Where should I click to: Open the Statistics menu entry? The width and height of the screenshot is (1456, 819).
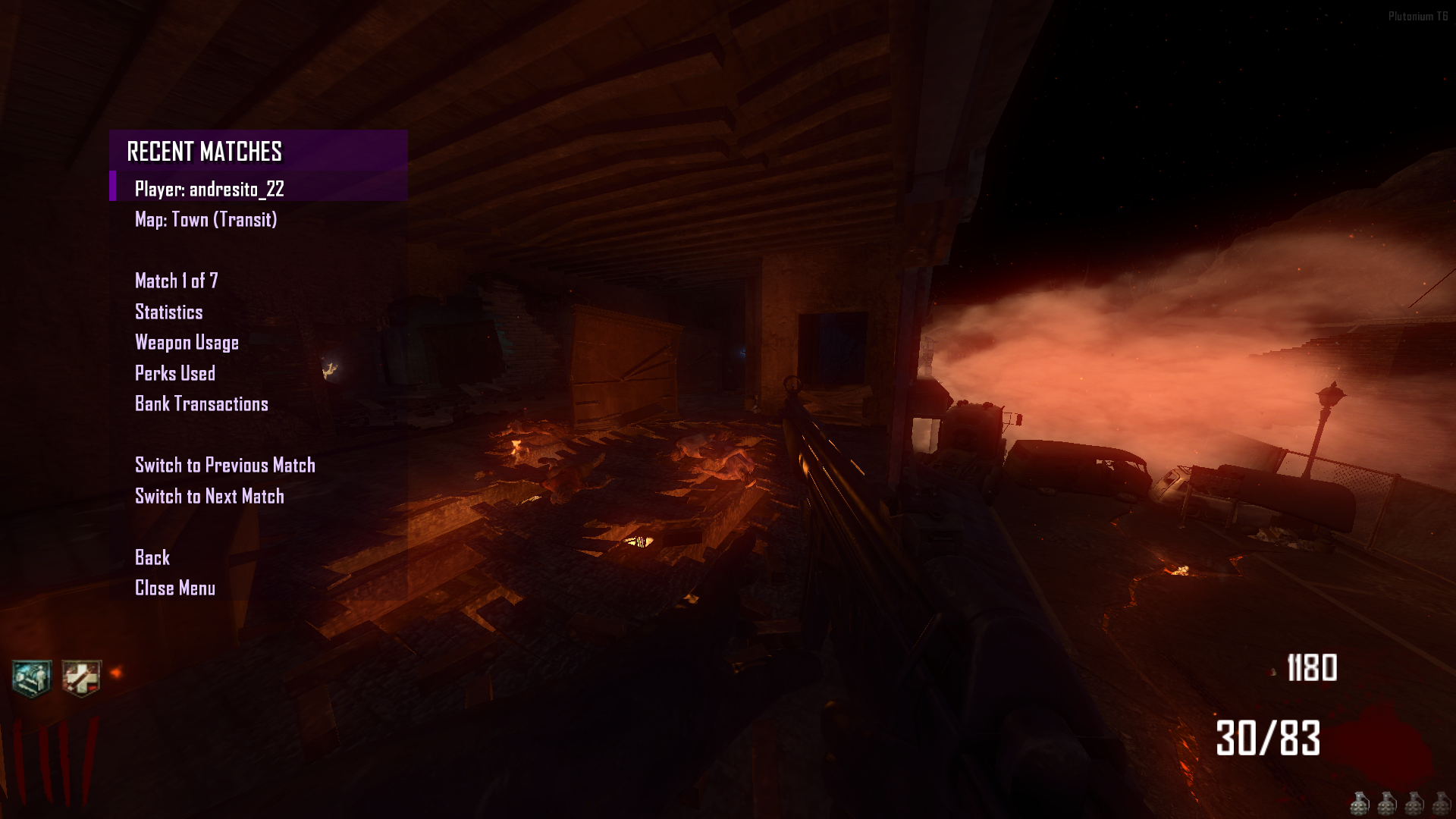pyautogui.click(x=168, y=312)
